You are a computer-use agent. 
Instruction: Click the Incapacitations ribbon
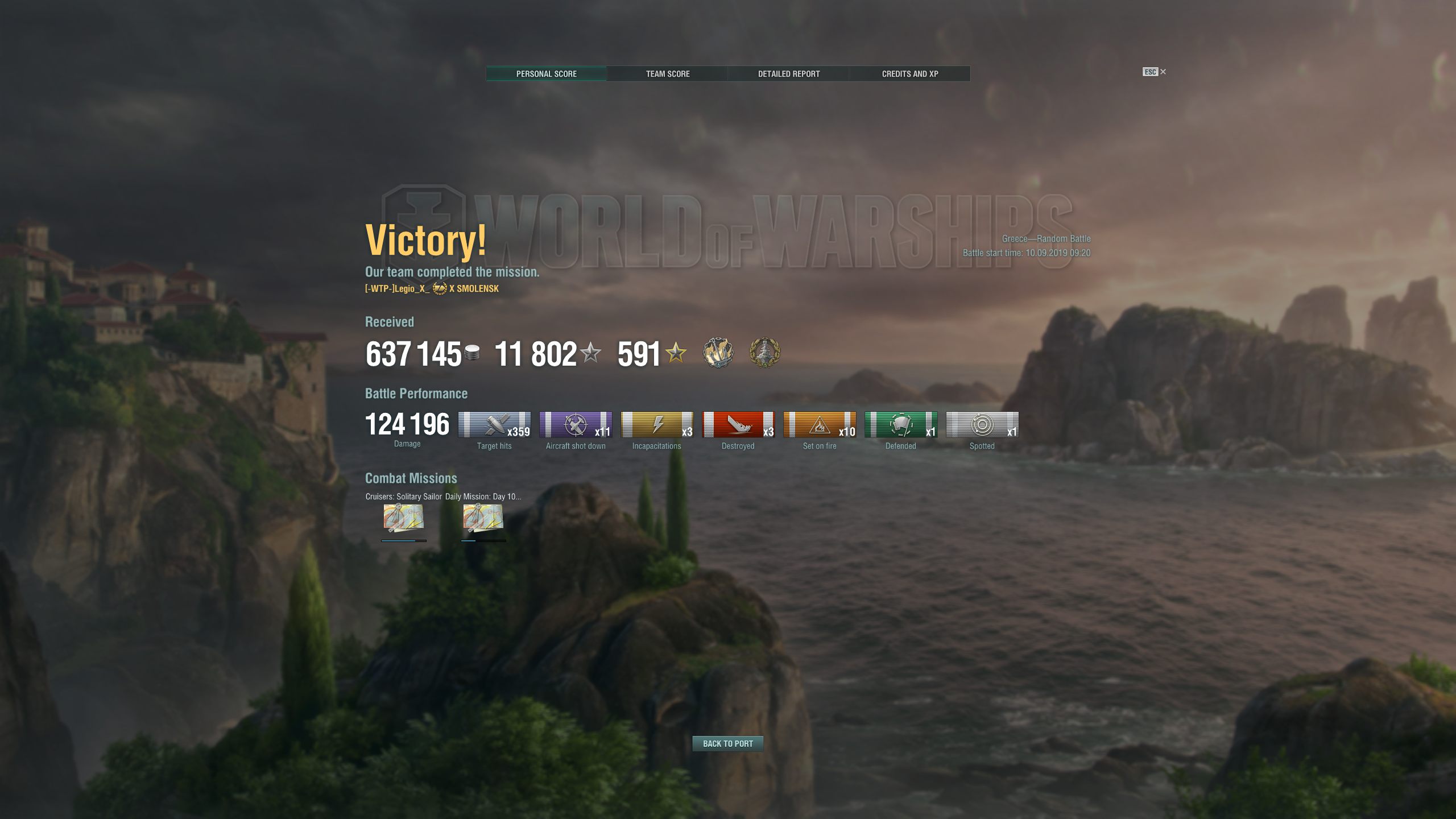coord(657,425)
